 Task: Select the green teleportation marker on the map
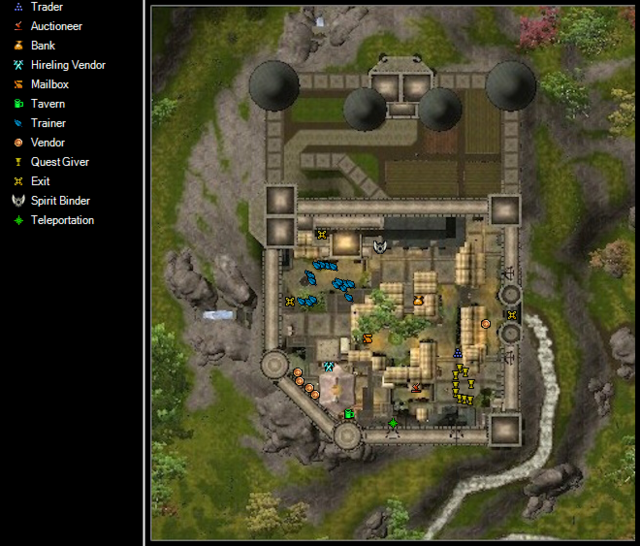pos(393,424)
